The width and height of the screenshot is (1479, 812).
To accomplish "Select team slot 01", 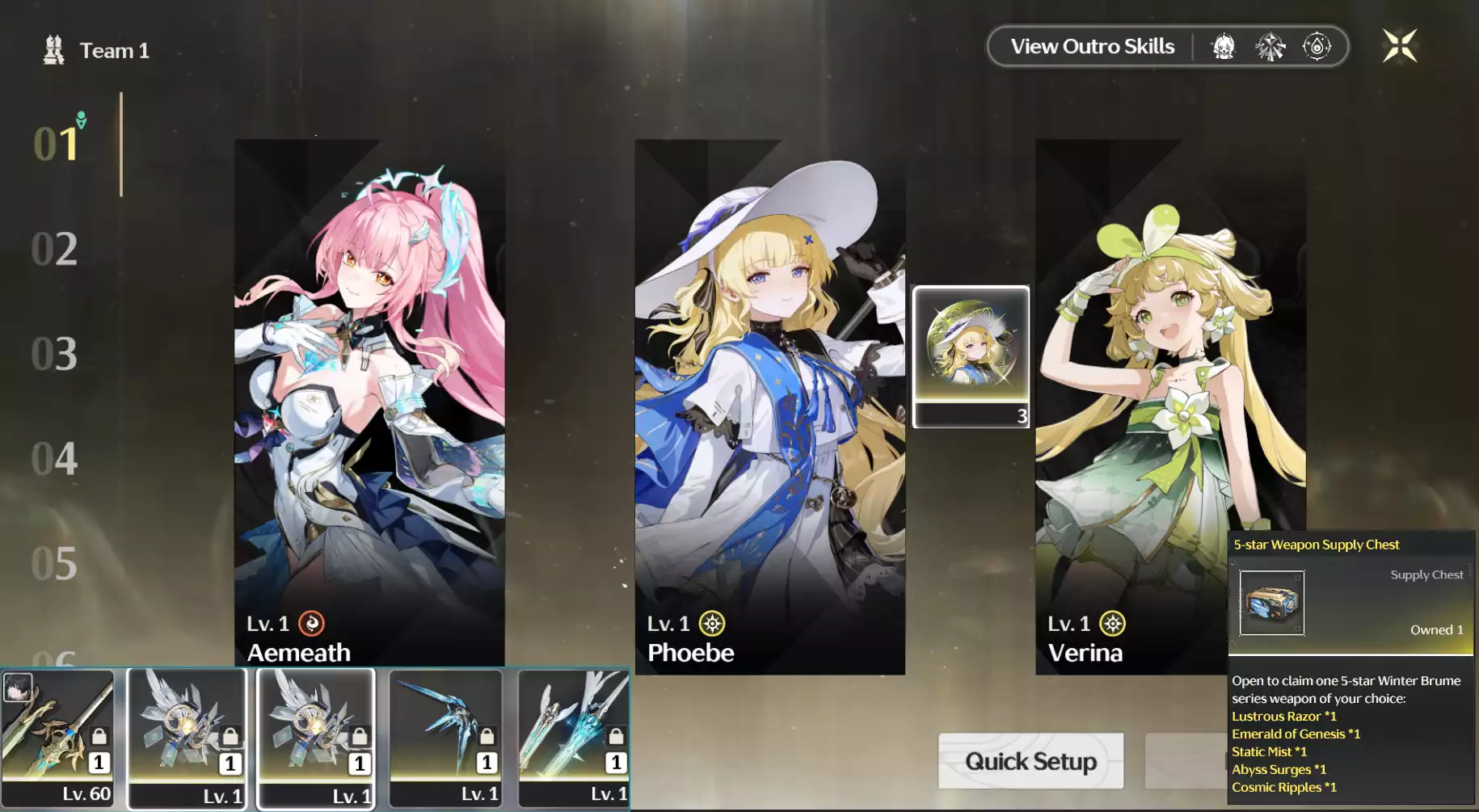I will pyautogui.click(x=56, y=144).
